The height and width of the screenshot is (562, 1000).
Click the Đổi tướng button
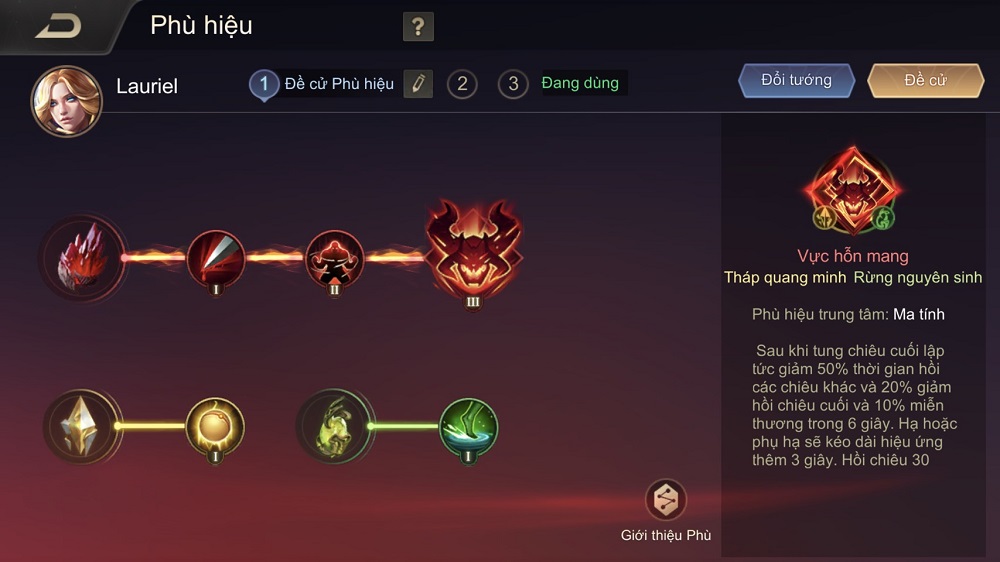coord(796,81)
